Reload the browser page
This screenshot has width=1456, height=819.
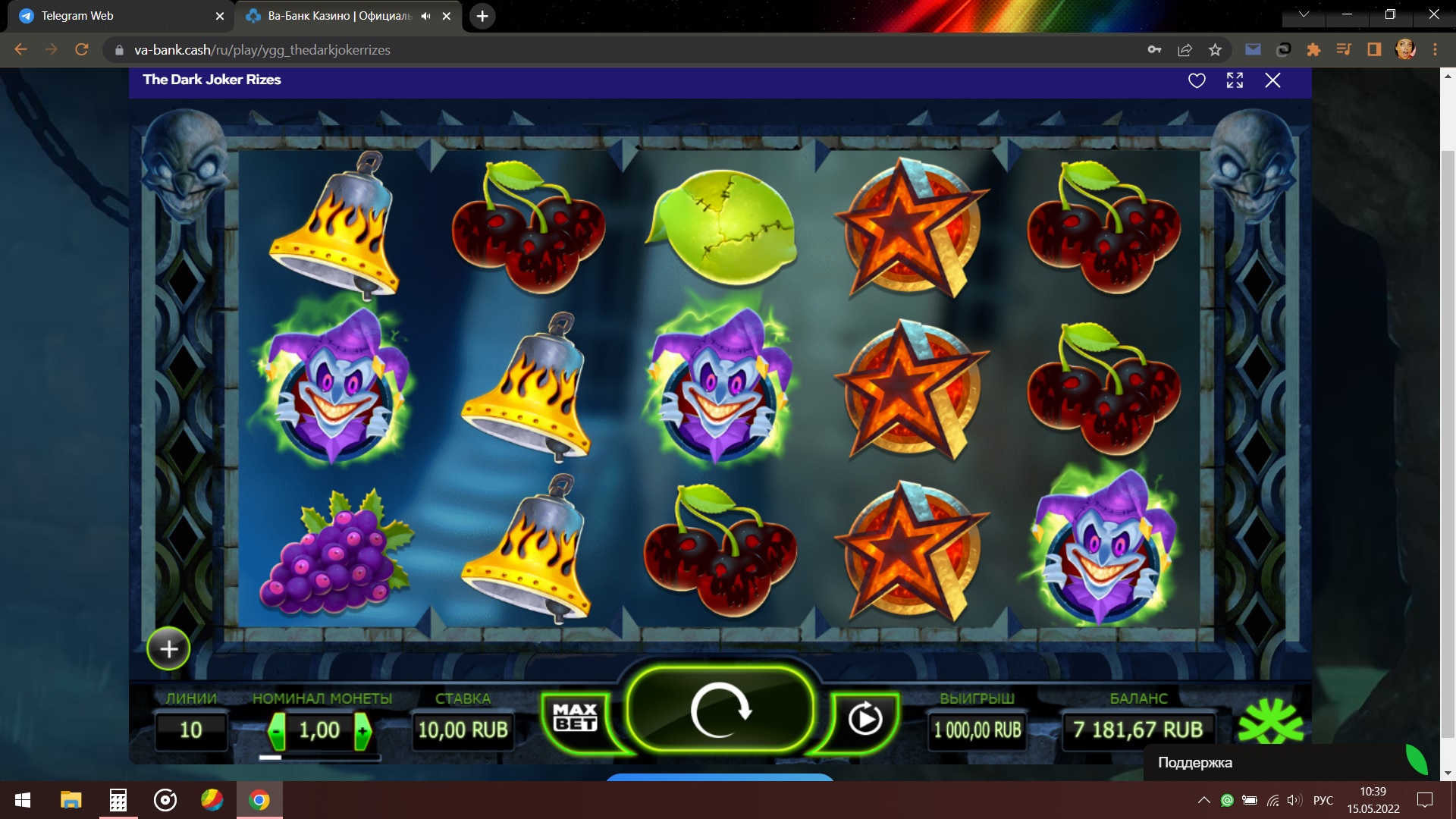(82, 50)
